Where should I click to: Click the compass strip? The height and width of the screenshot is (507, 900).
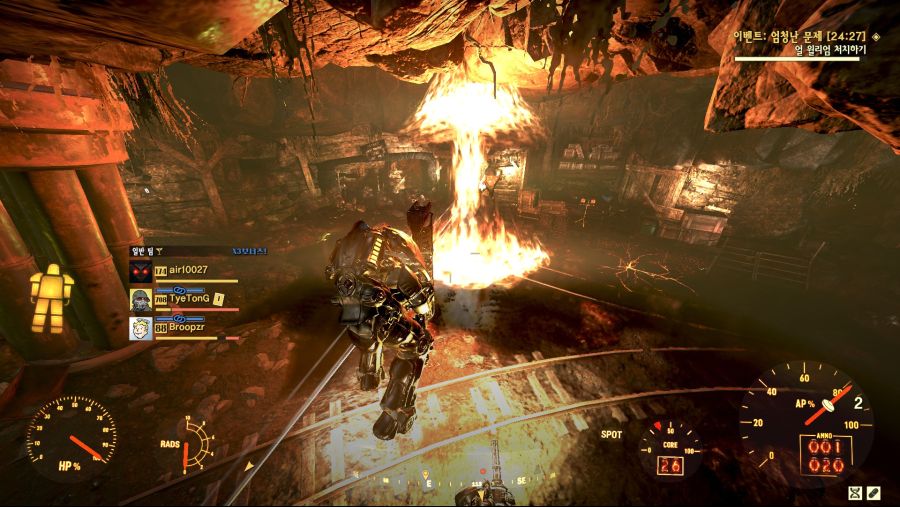(450, 480)
